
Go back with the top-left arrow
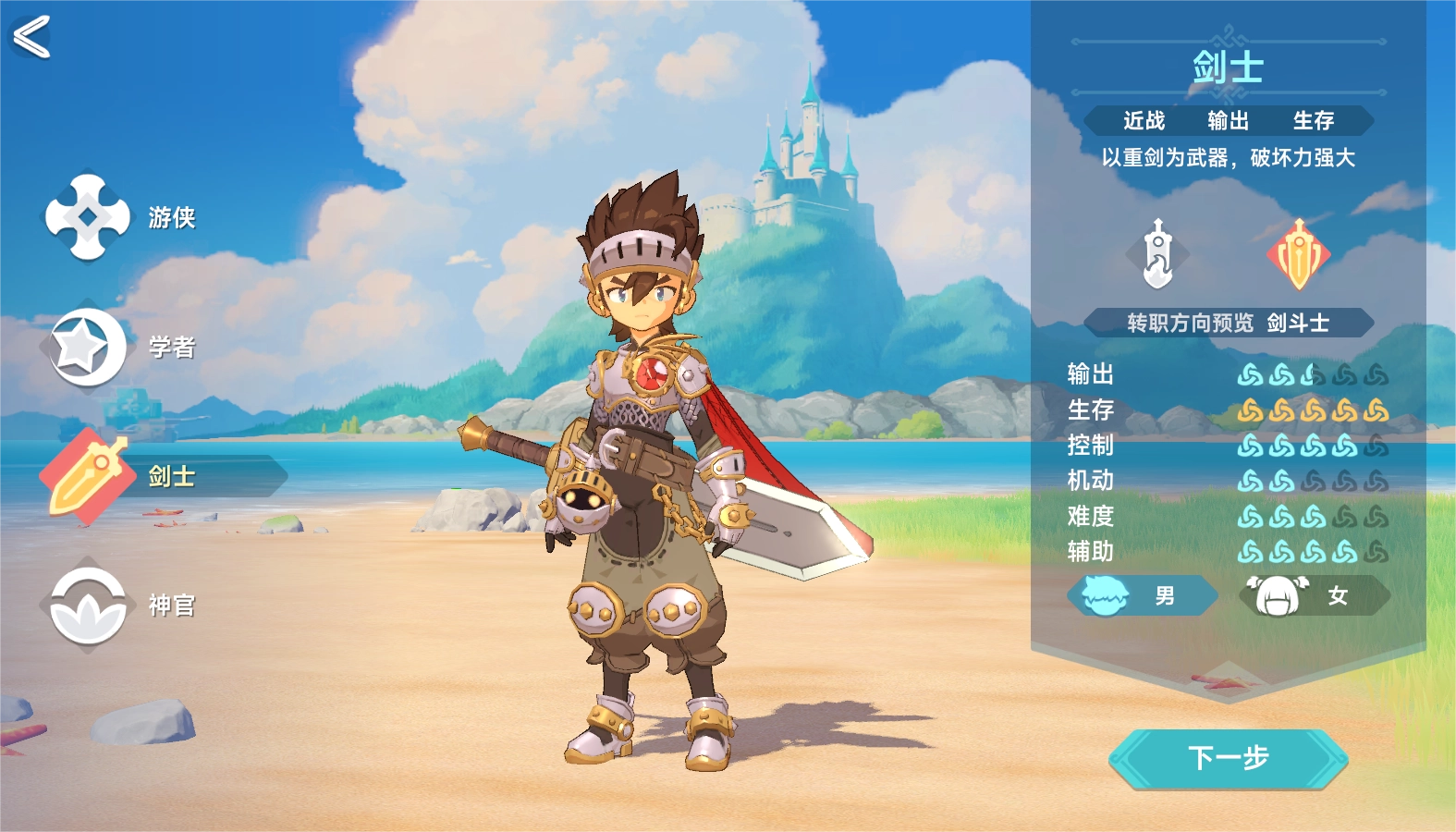coord(31,38)
